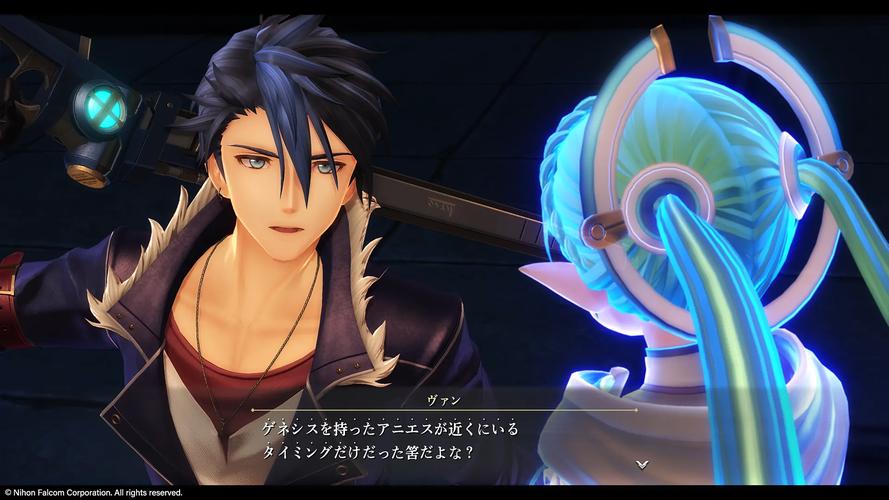Click the dialogue continue arrow indicator
Image resolution: width=889 pixels, height=500 pixels.
[641, 464]
